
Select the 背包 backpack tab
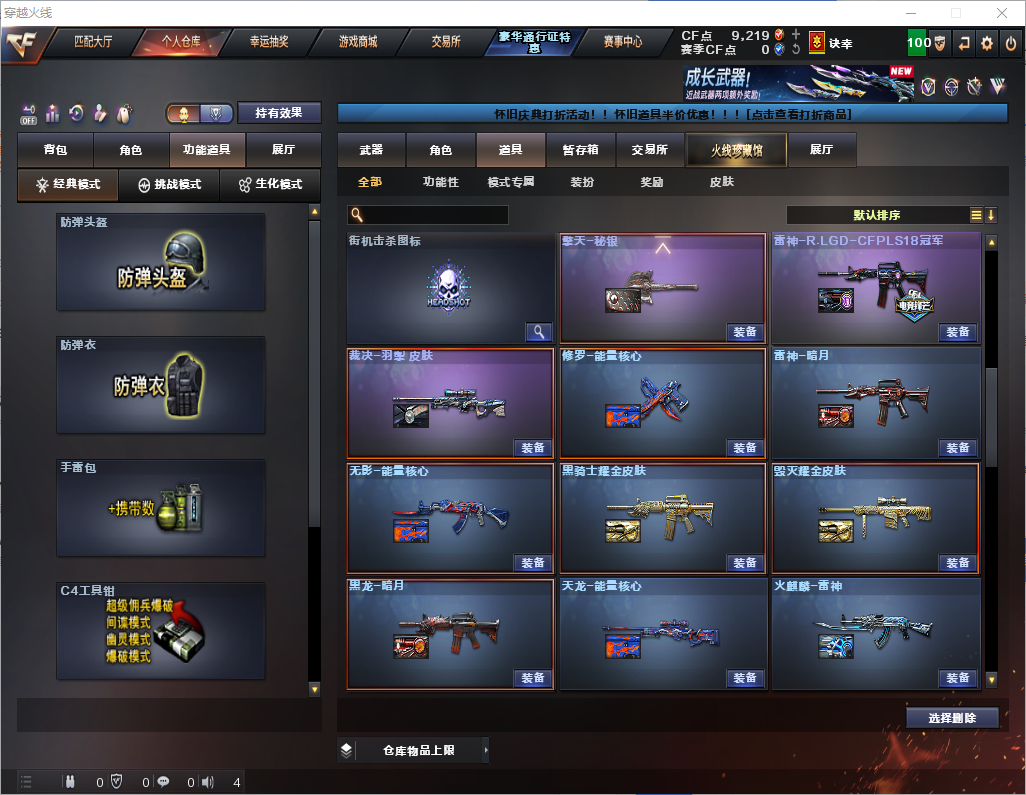(x=55, y=150)
